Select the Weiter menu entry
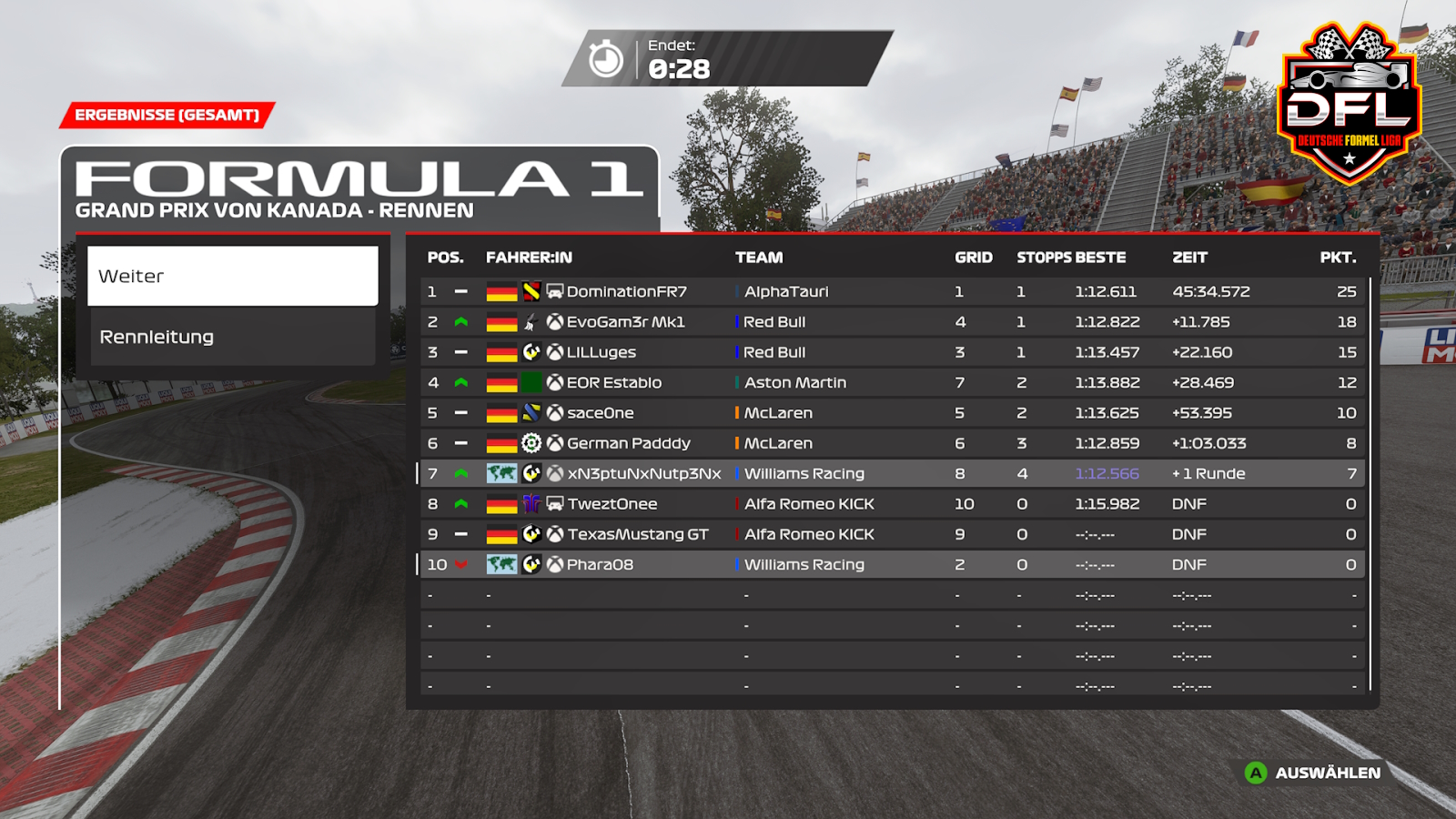This screenshot has height=819, width=1456. click(x=232, y=276)
